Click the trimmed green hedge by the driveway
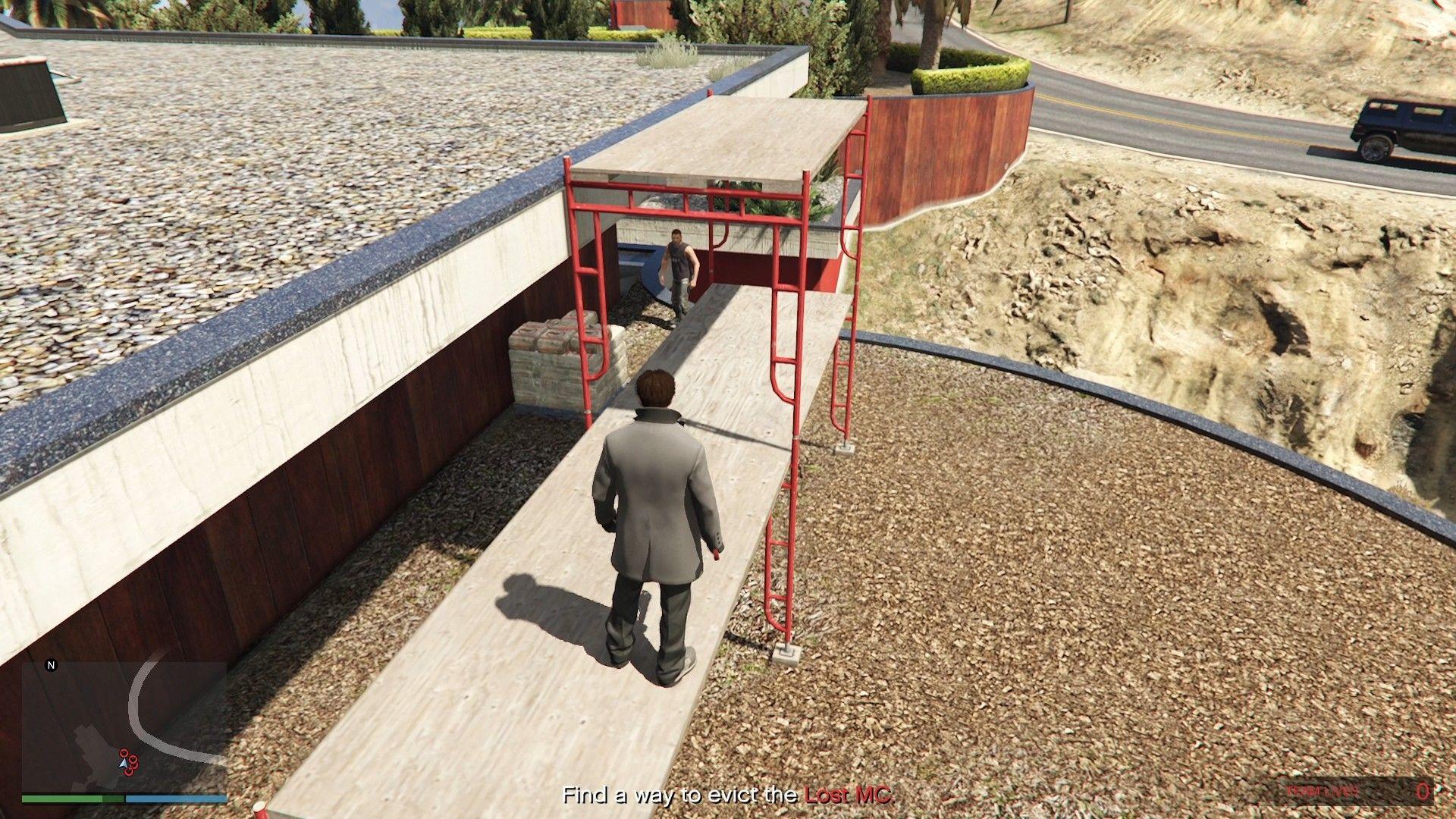Viewport: 1456px width, 819px height. [x=971, y=76]
